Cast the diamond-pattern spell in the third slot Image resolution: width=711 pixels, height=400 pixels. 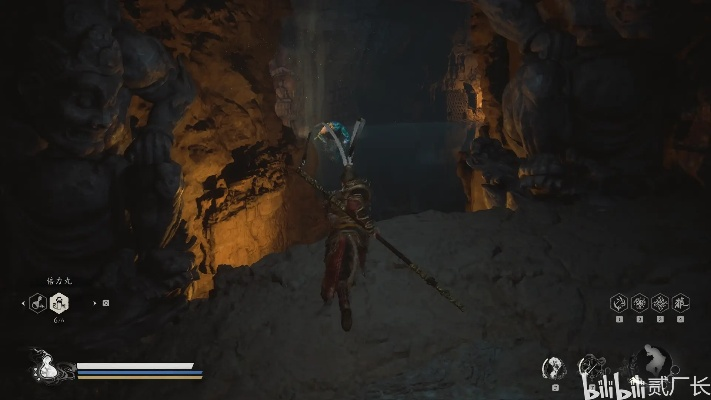click(660, 301)
